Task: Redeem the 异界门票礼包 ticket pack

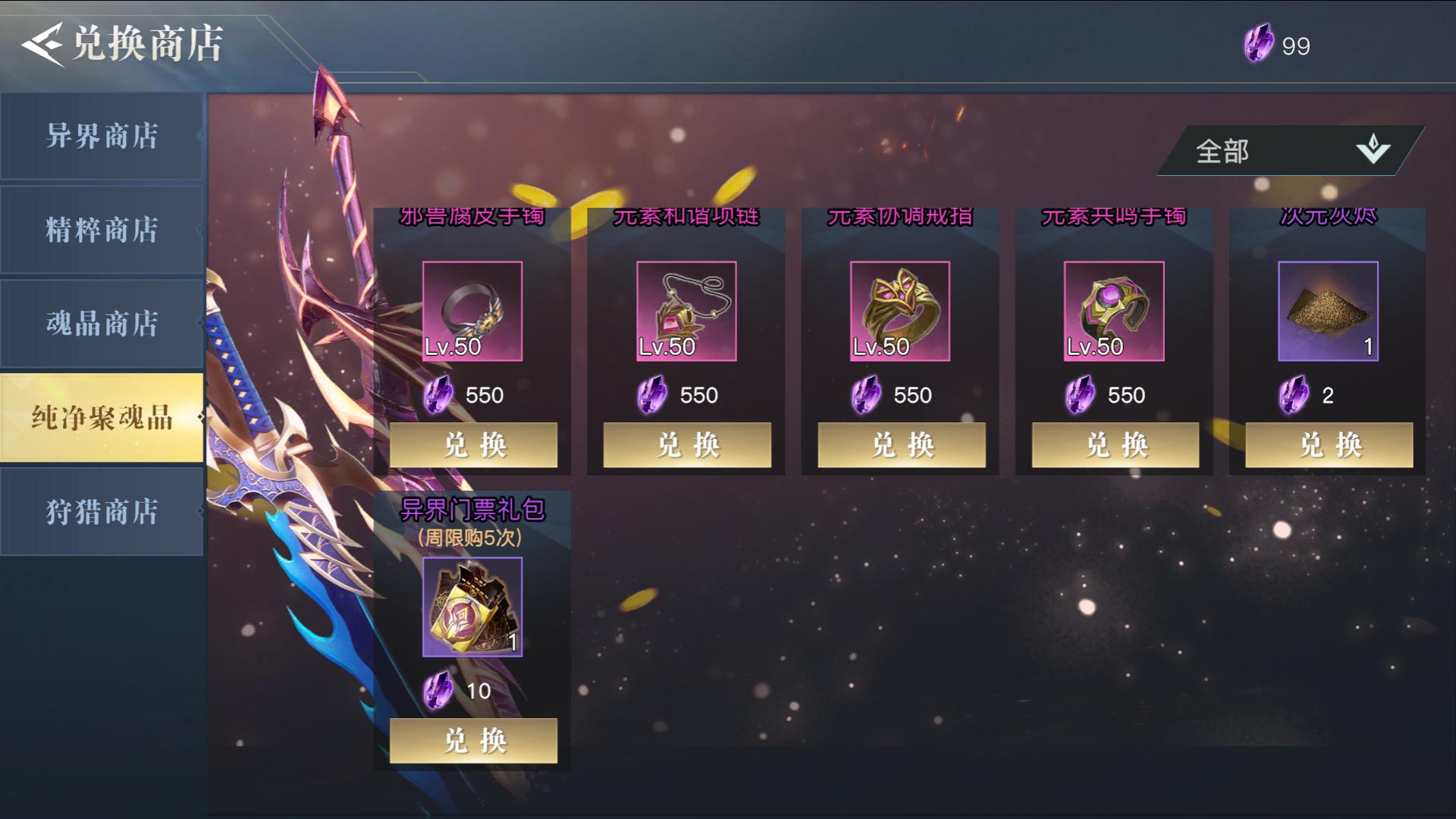Action: click(x=473, y=740)
